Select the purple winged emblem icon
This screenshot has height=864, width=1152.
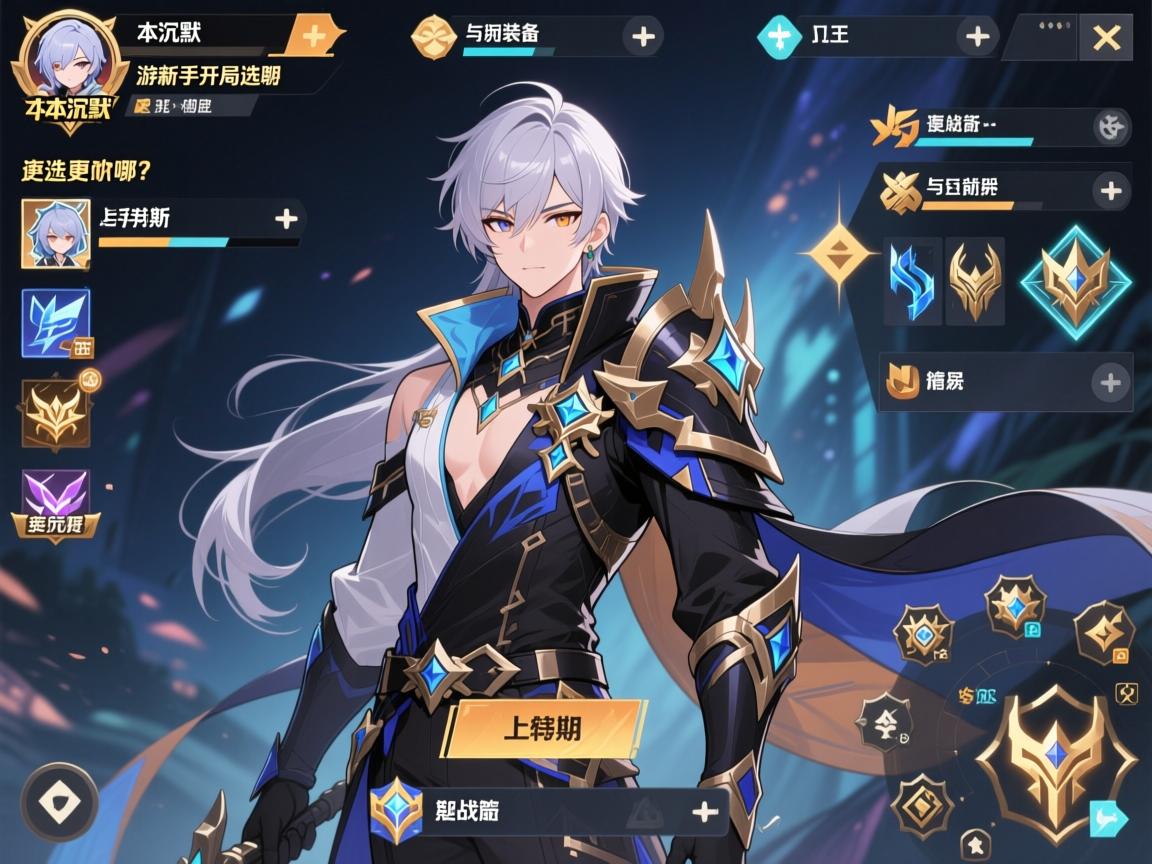[56, 498]
